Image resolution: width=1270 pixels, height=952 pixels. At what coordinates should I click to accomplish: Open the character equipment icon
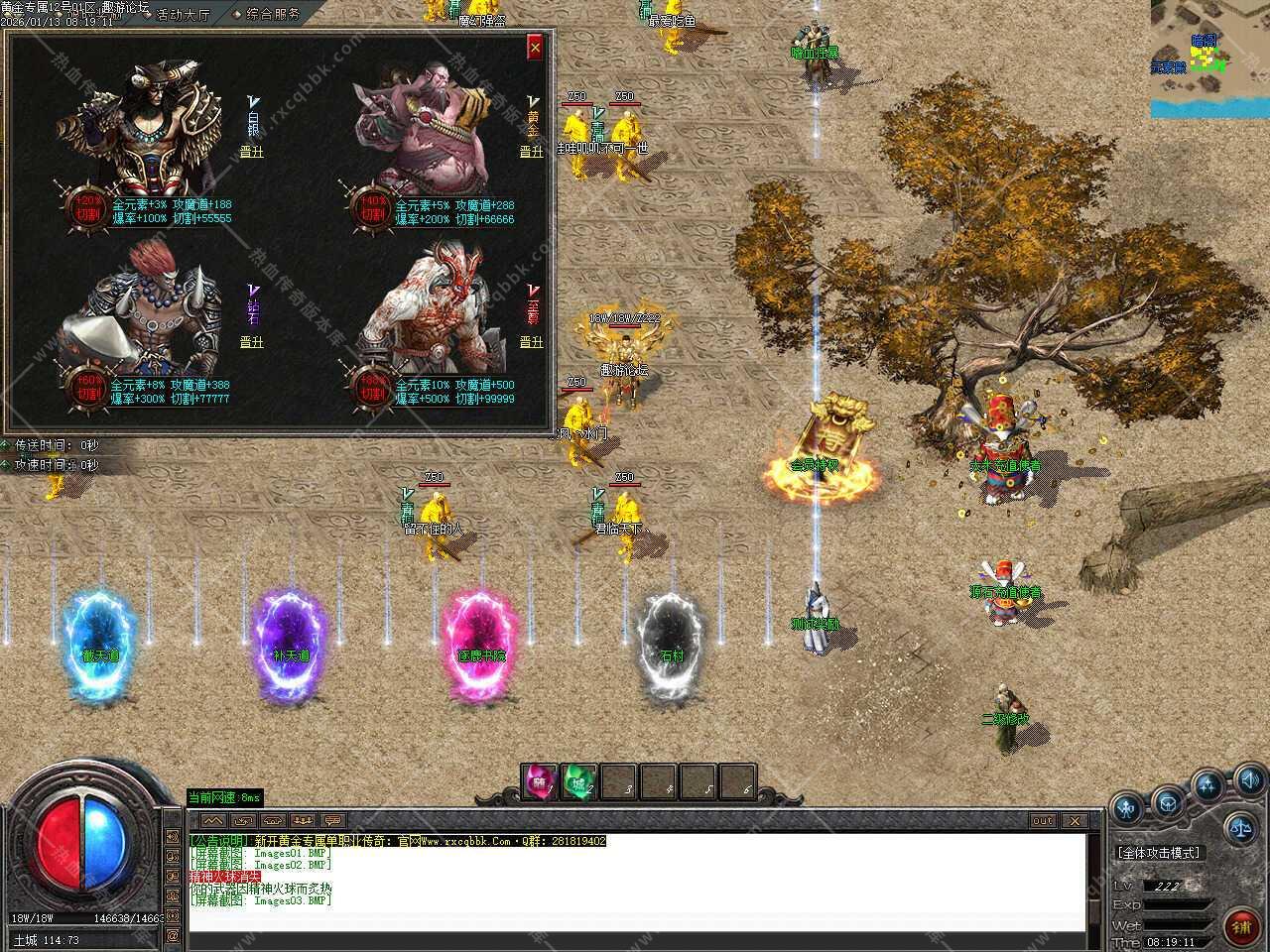[1126, 808]
